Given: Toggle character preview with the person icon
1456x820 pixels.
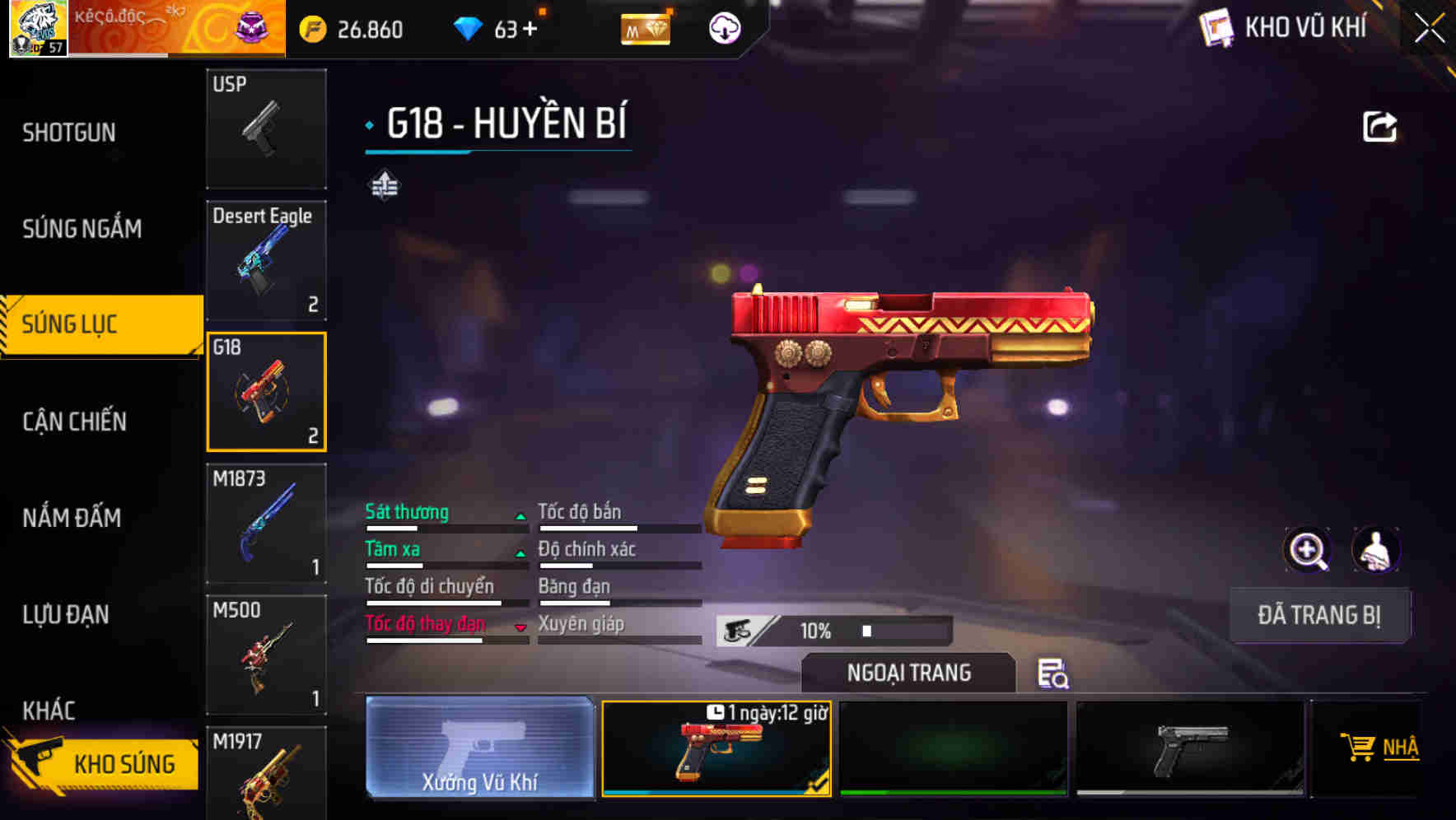Looking at the screenshot, I should click(x=1376, y=550).
